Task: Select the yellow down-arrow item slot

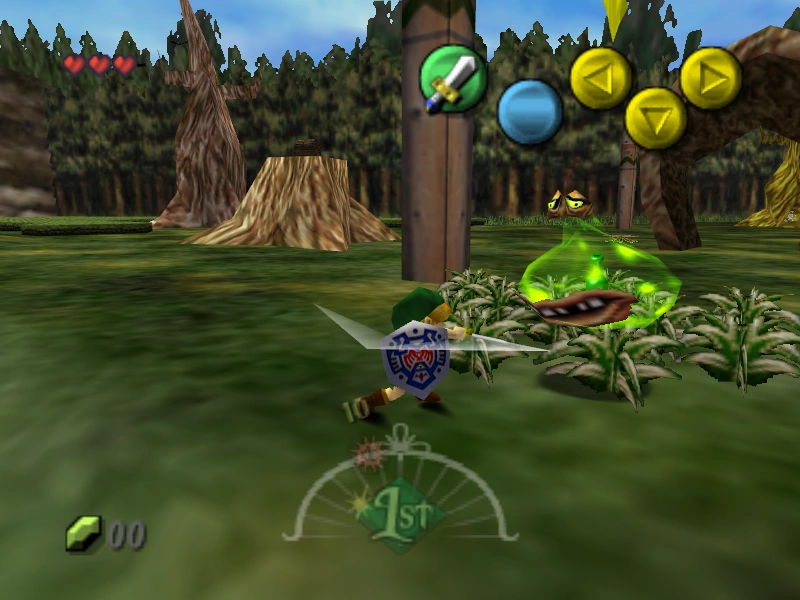Action: (655, 118)
